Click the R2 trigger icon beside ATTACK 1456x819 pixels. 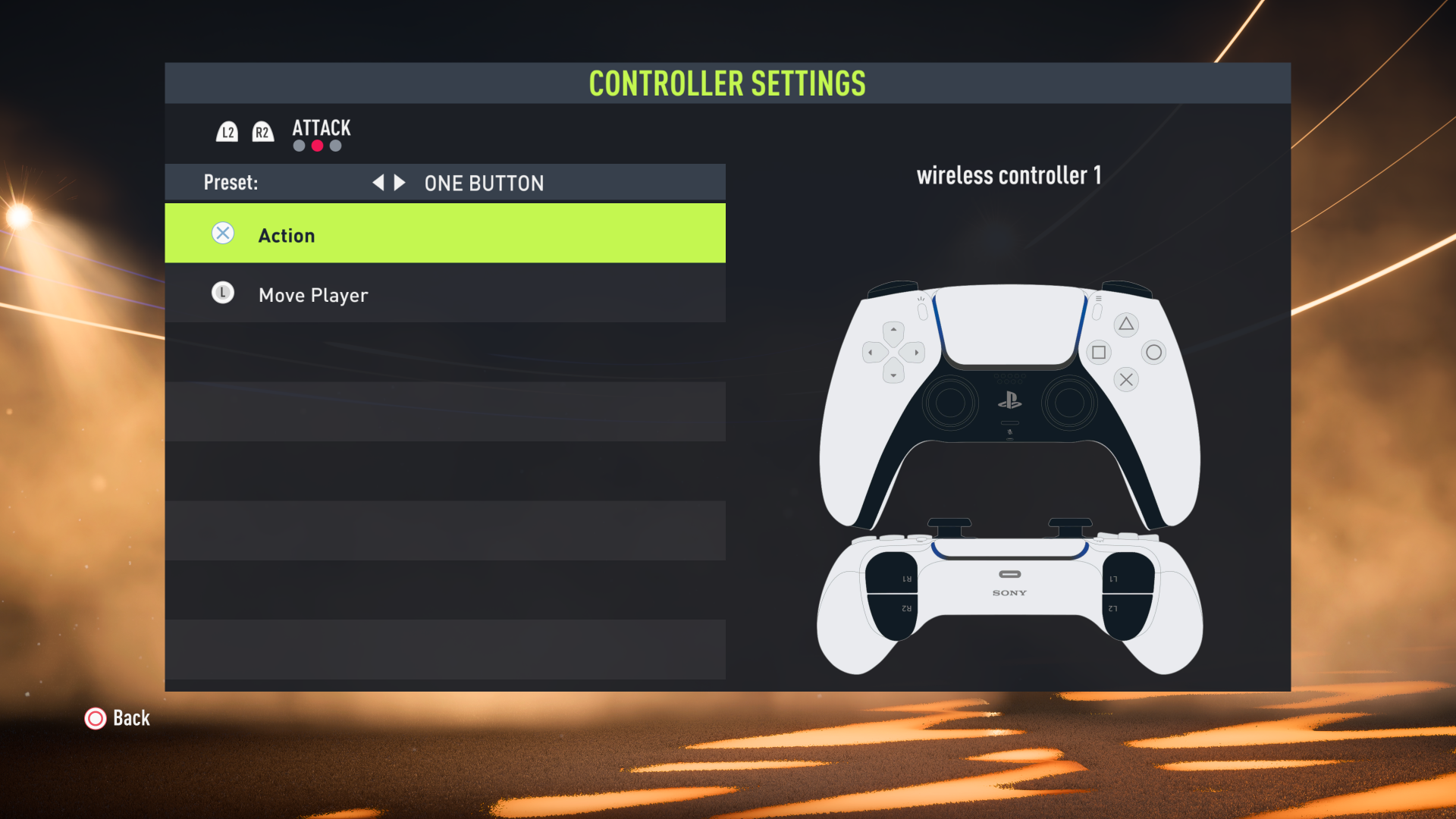[x=262, y=131]
